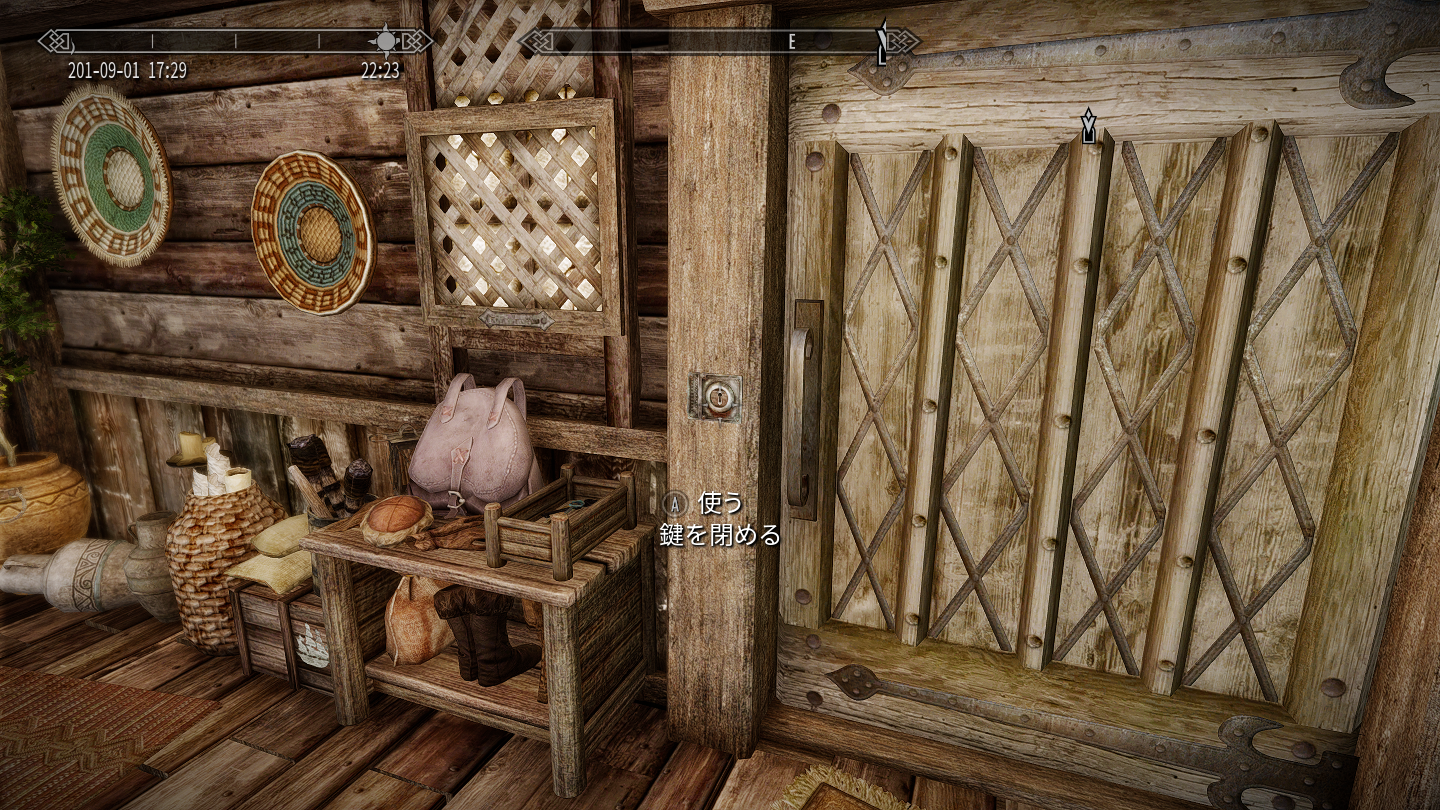Click the sun icon on the time bar

385,41
